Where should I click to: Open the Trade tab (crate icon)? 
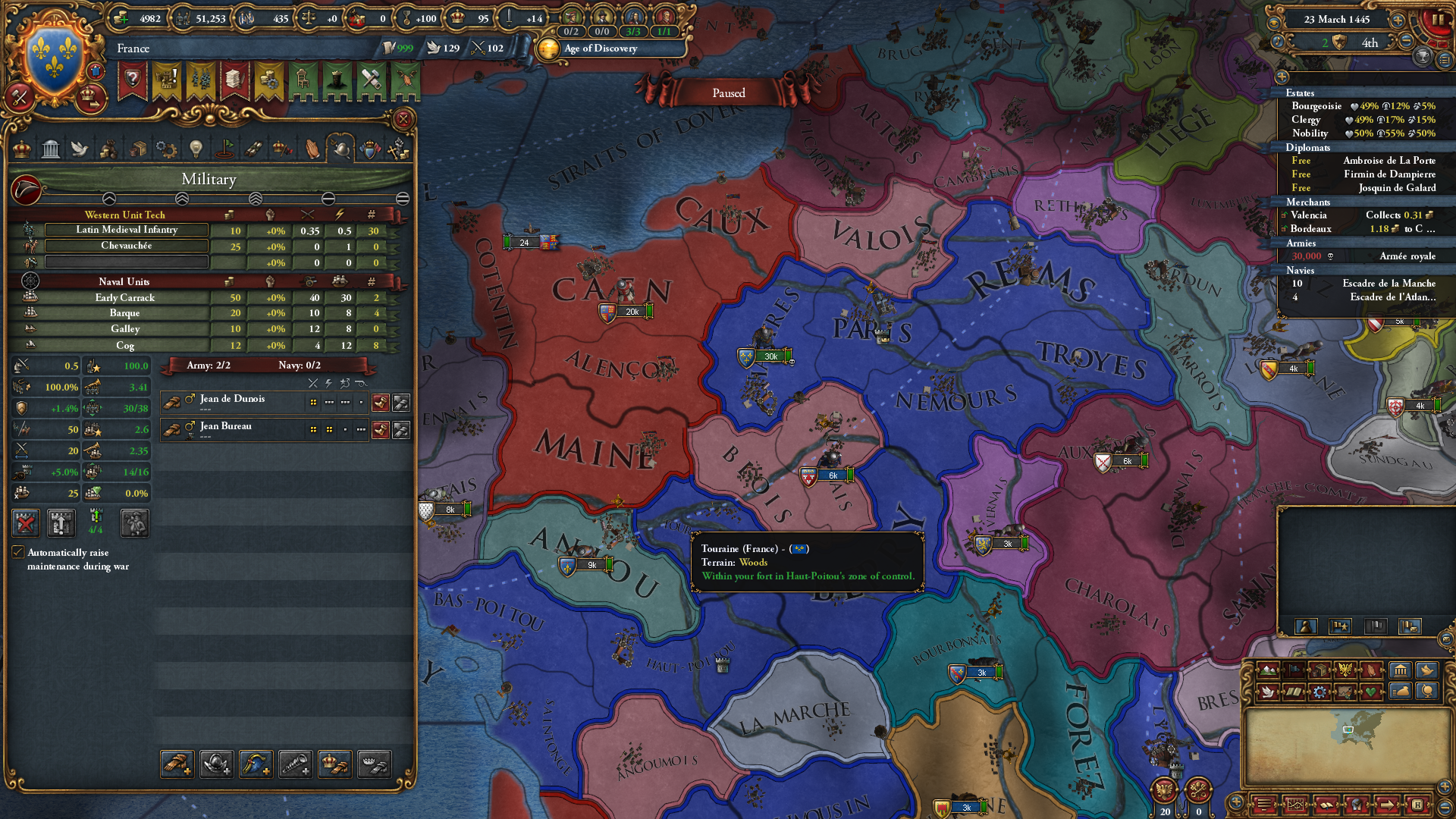tap(136, 149)
